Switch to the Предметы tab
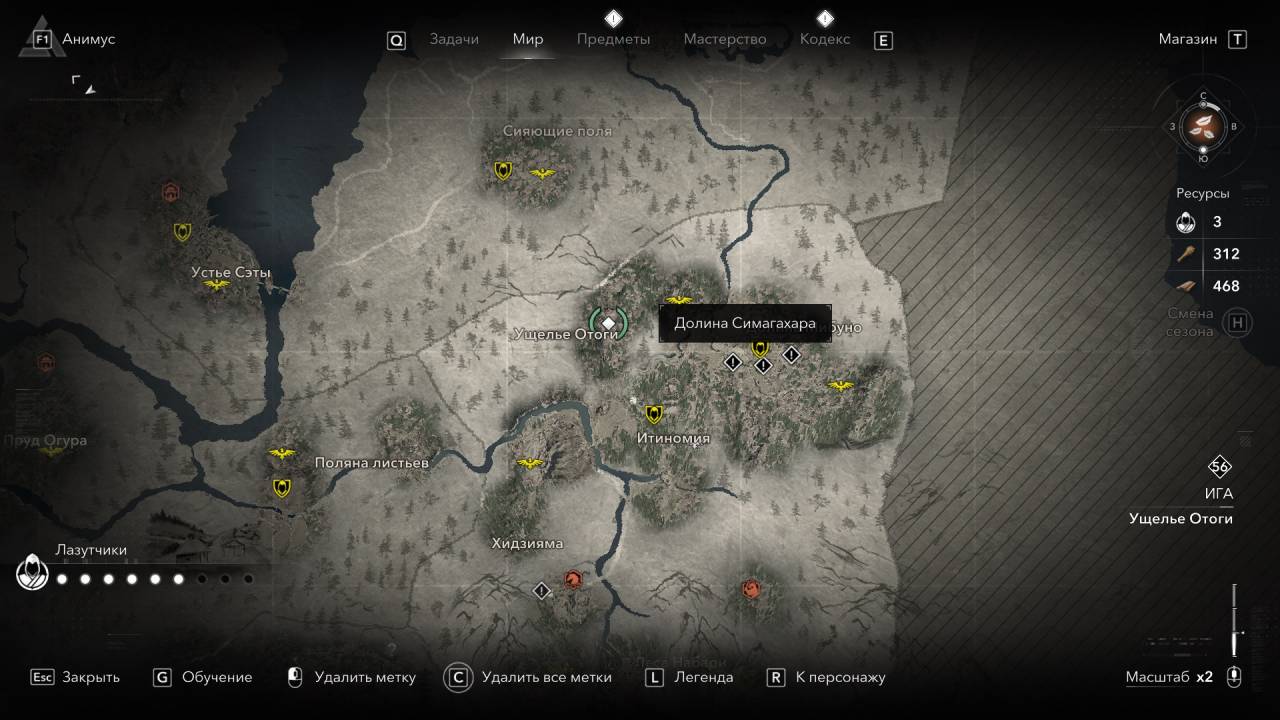 tap(613, 39)
